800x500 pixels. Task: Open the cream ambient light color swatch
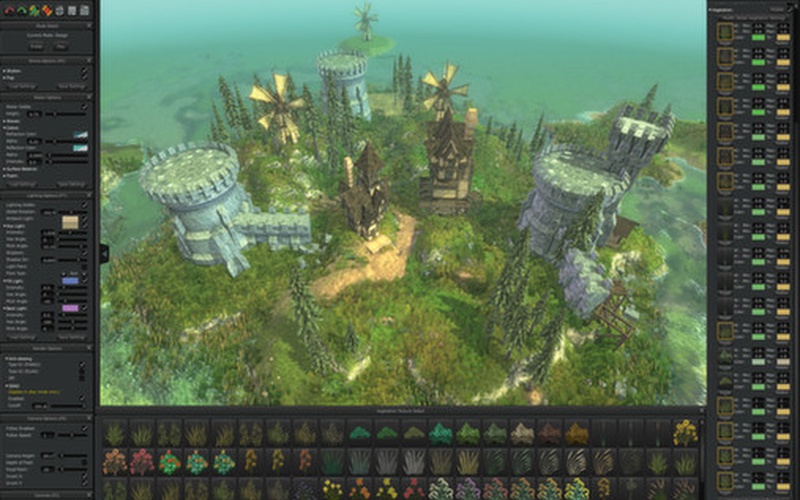[x=70, y=219]
